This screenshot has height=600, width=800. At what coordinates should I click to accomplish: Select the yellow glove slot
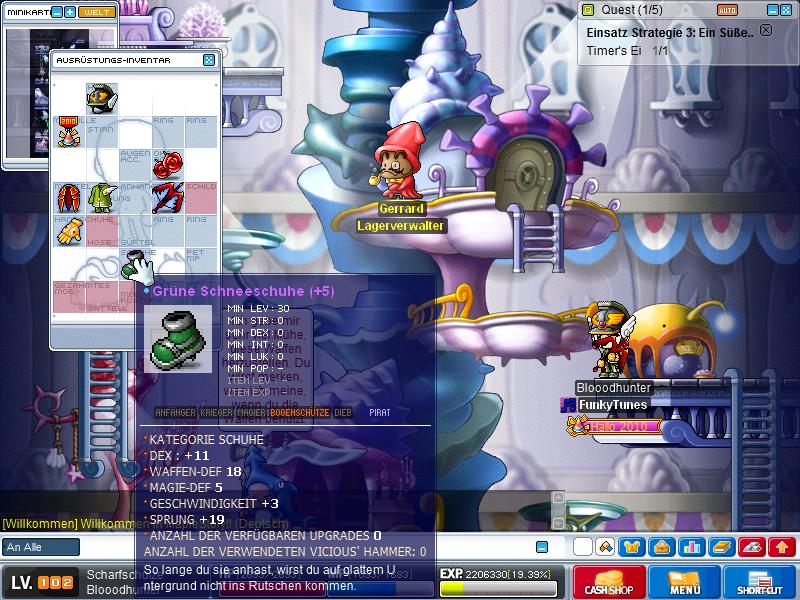click(x=69, y=231)
